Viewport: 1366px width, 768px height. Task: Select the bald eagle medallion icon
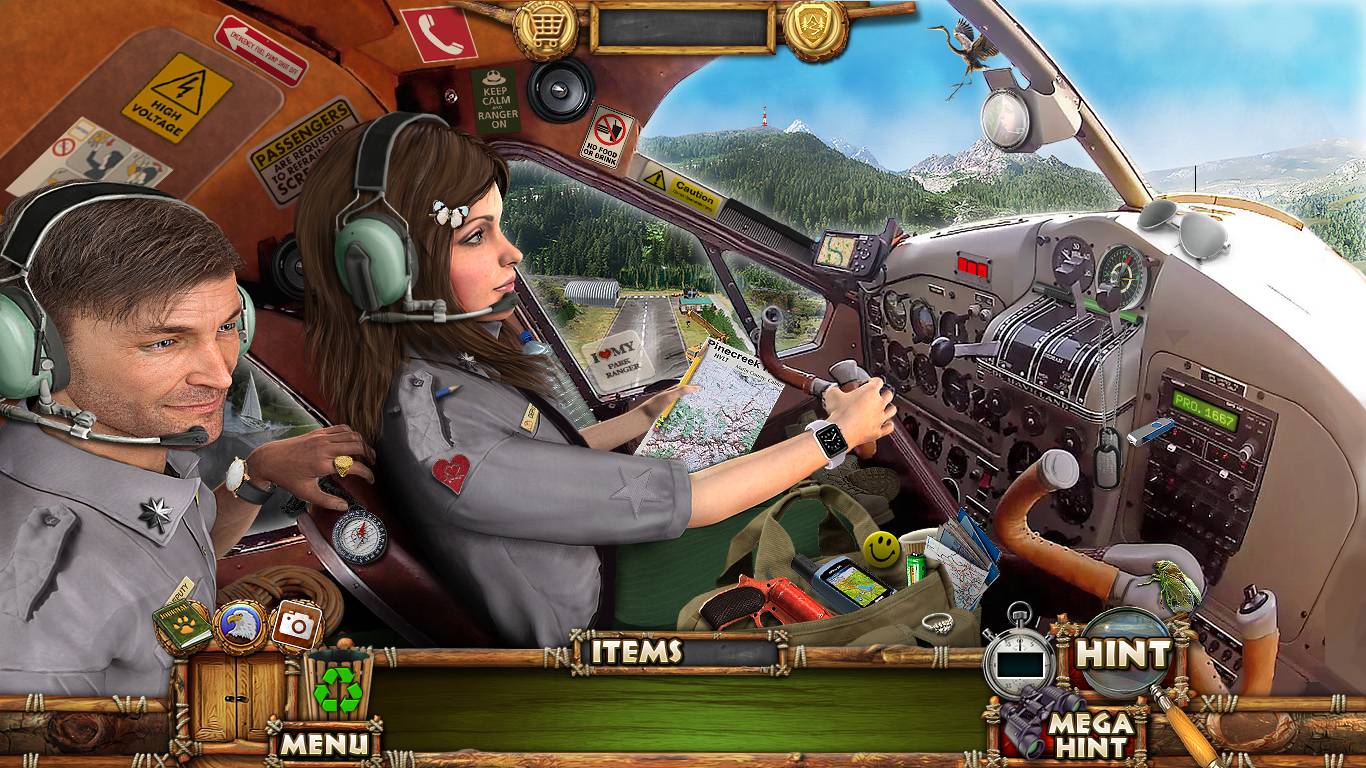[x=241, y=627]
